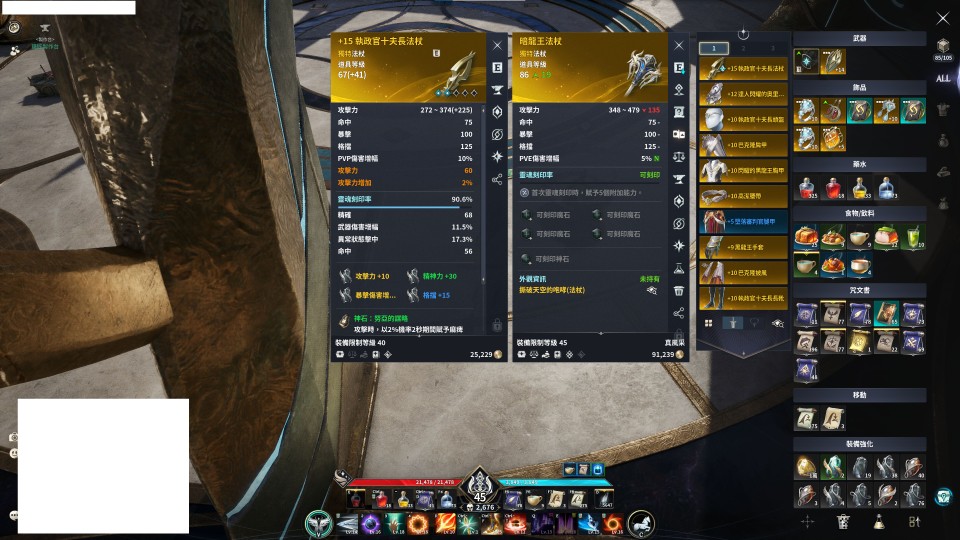Select the first scroll in 移動 section
Viewport: 960px width, 540px height.
click(807, 418)
